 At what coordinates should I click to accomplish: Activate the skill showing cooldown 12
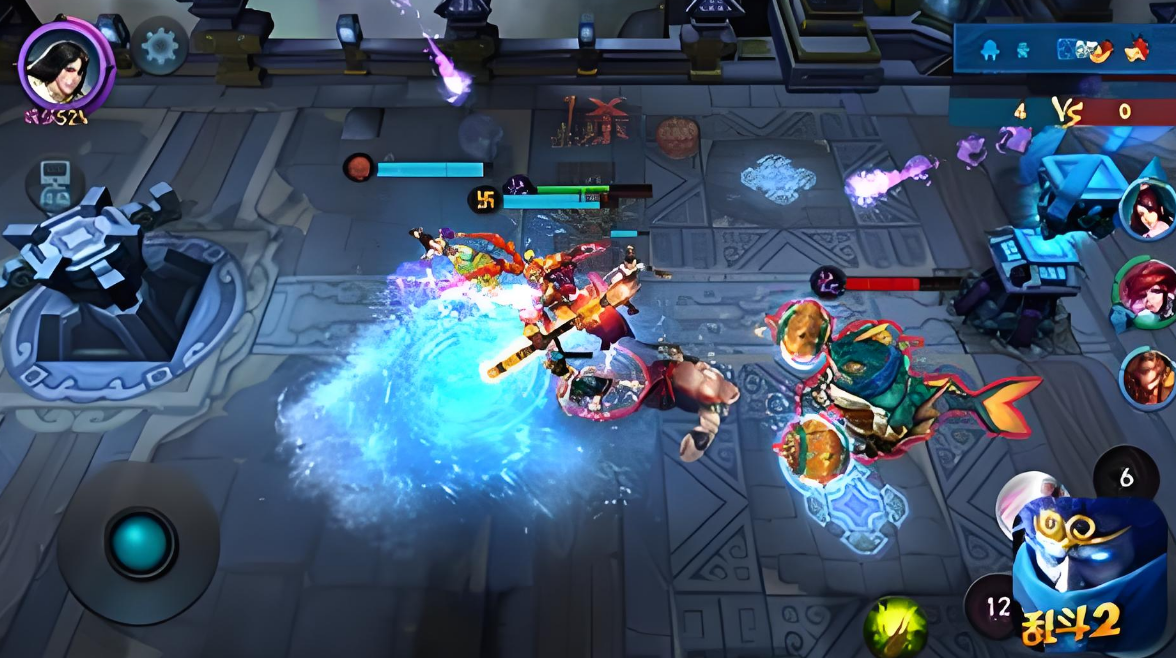coord(996,606)
